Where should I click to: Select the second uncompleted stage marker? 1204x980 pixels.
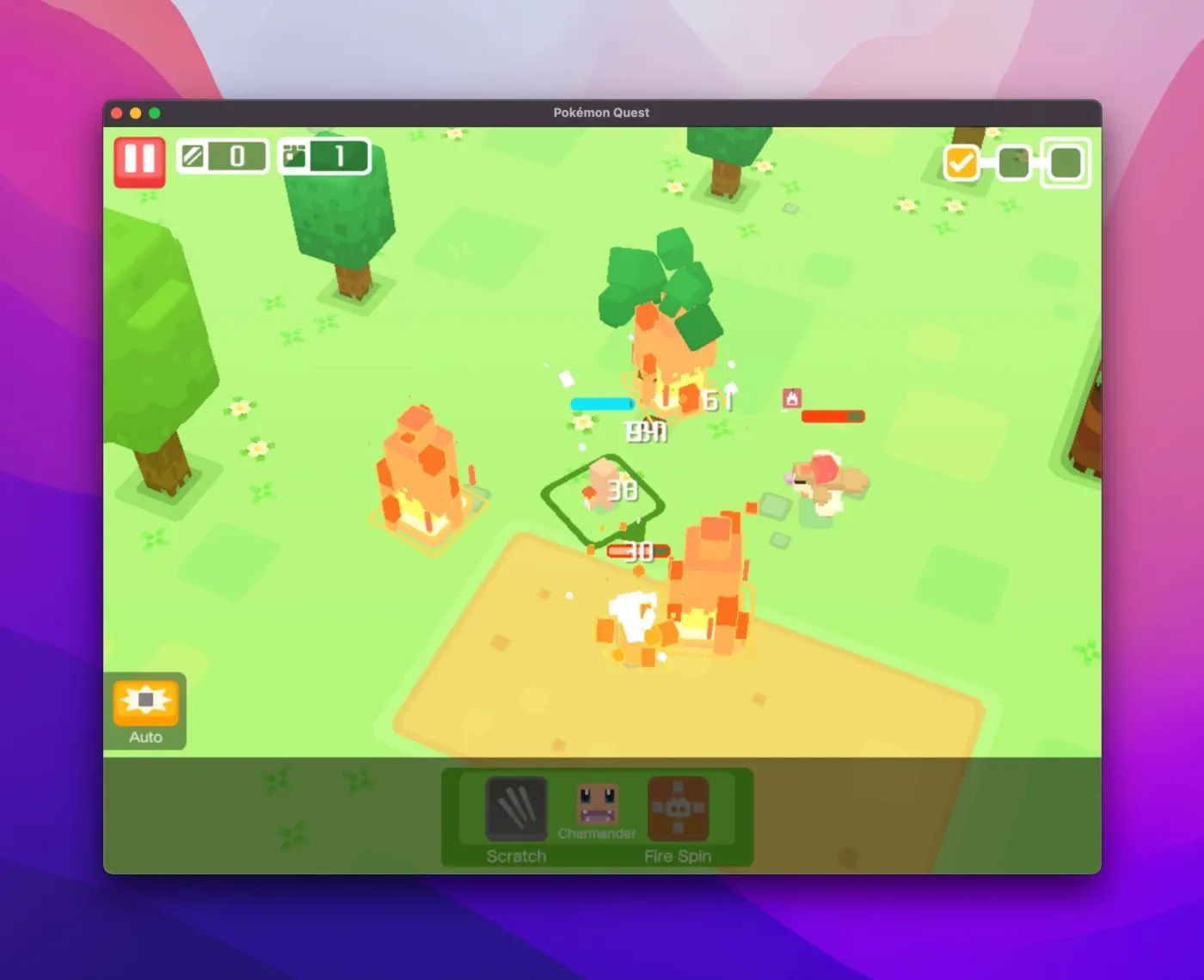point(1013,161)
